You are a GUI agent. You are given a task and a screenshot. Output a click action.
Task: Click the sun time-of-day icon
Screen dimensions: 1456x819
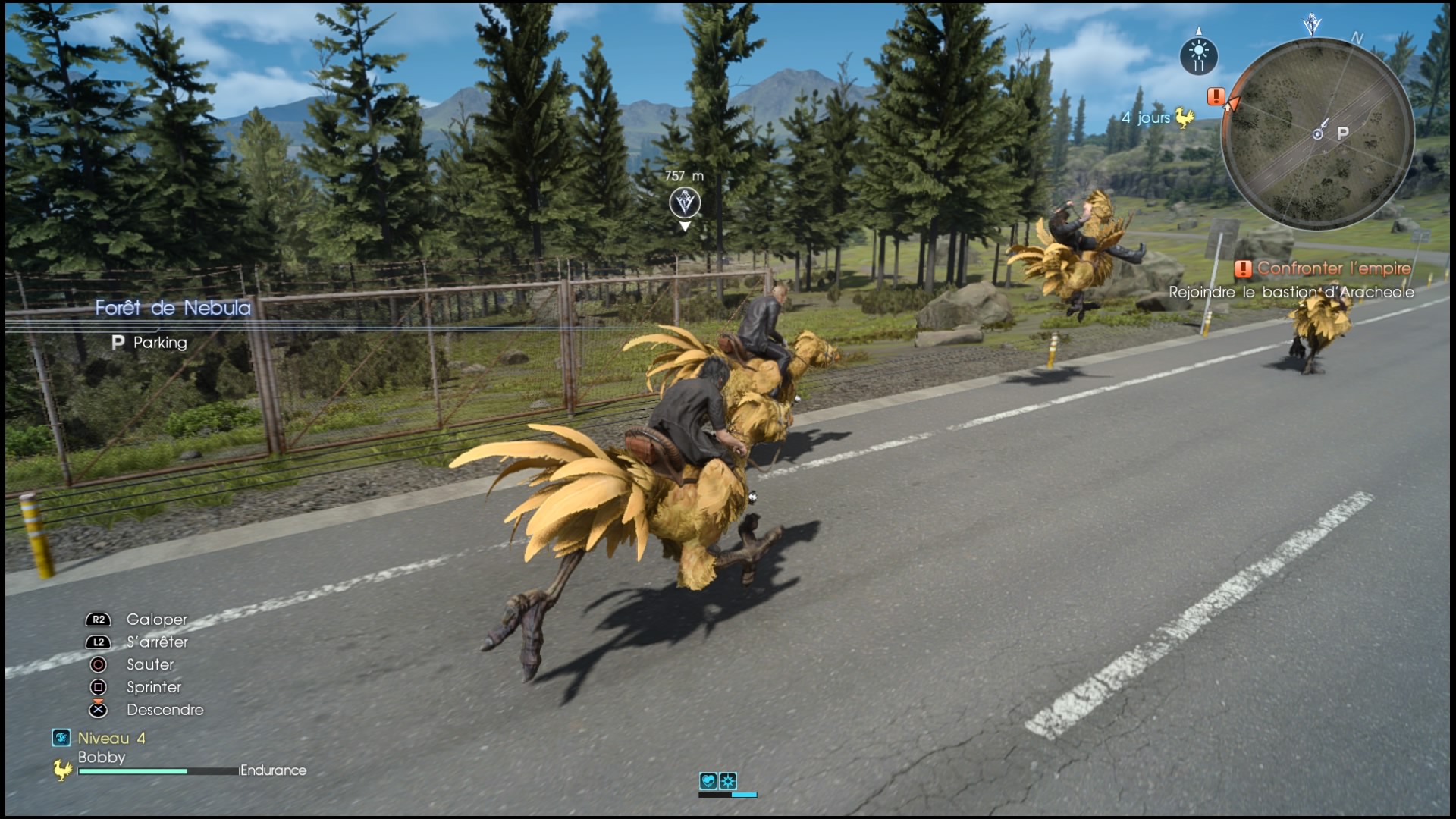pos(1198,55)
